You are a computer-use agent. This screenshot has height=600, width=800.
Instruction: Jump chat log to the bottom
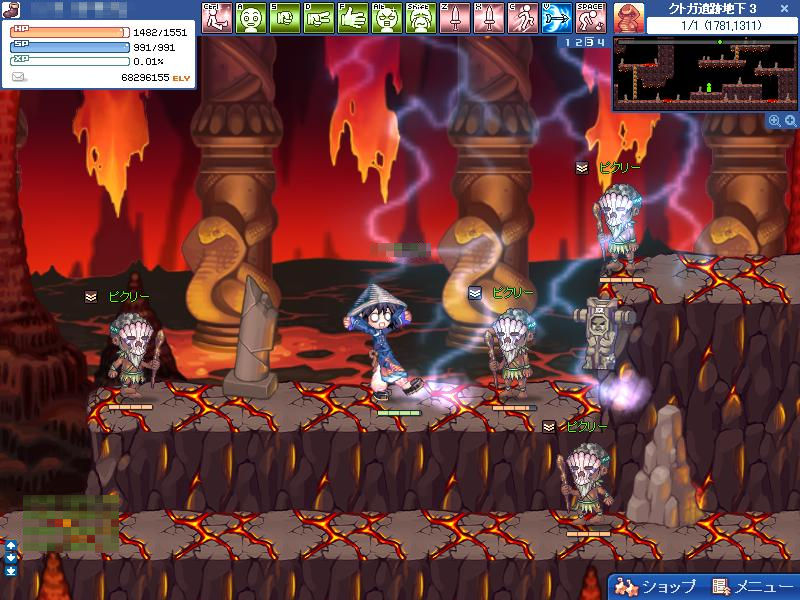point(11,571)
